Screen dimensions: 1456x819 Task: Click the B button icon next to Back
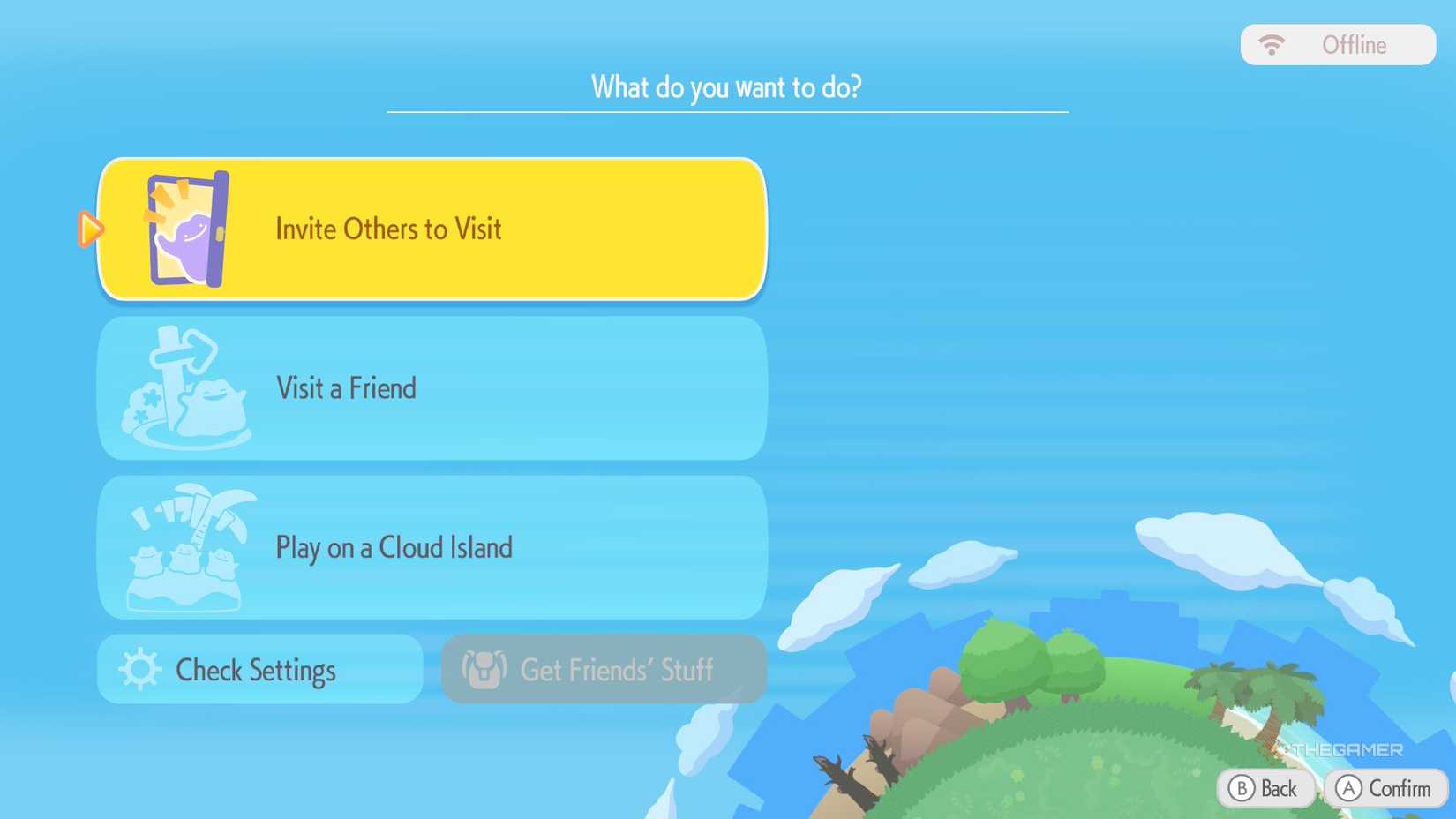tap(1240, 788)
